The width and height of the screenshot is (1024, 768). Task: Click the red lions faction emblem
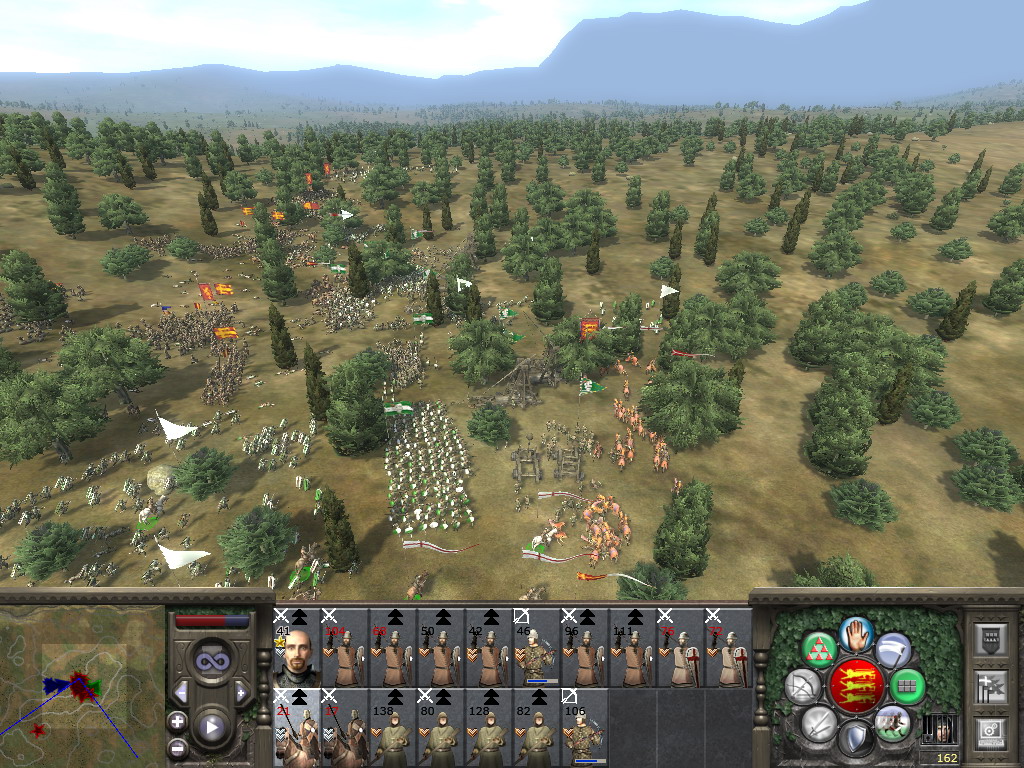[856, 686]
